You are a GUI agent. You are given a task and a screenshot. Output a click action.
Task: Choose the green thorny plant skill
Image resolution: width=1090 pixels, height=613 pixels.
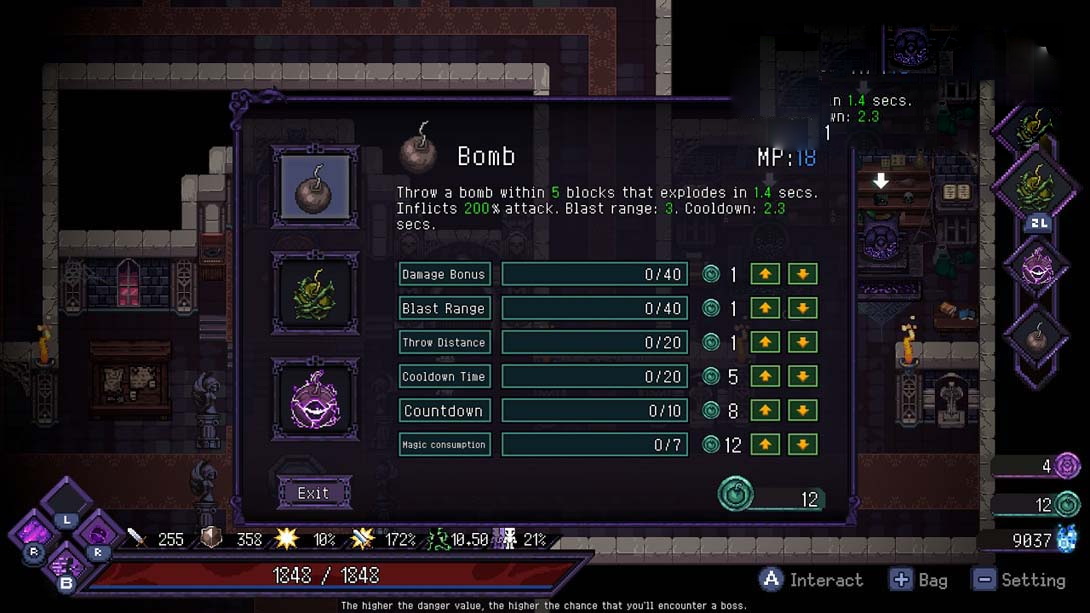pos(315,291)
